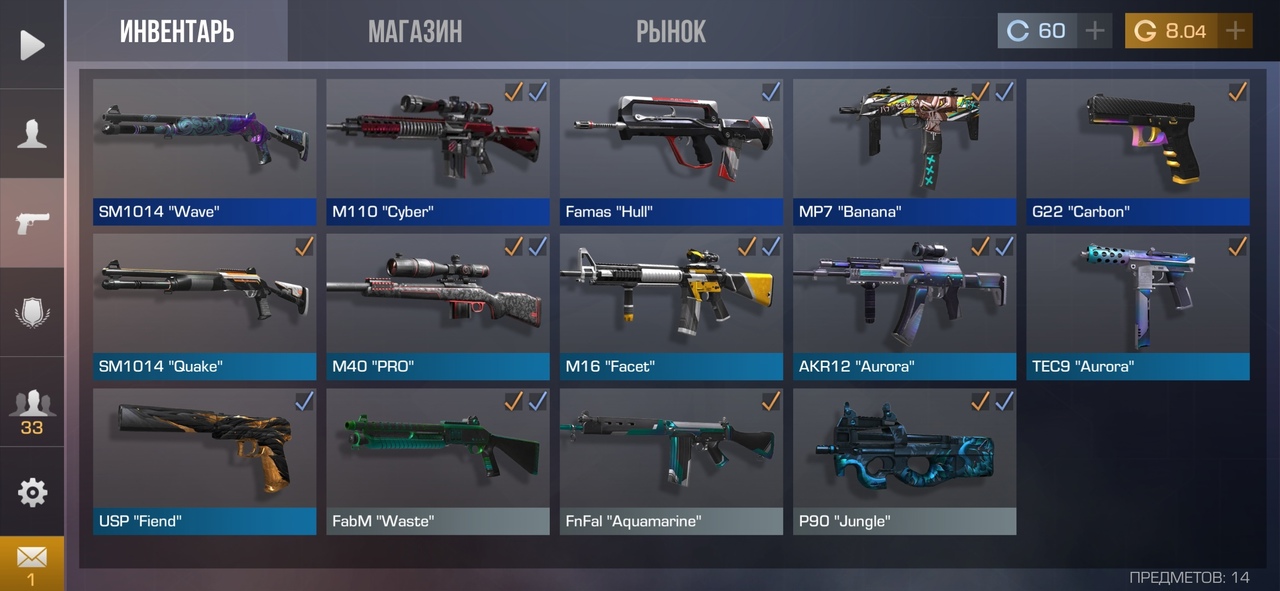Pick the MP7 "Banana" skin
Image resolution: width=1280 pixels, height=591 pixels.
(905, 150)
